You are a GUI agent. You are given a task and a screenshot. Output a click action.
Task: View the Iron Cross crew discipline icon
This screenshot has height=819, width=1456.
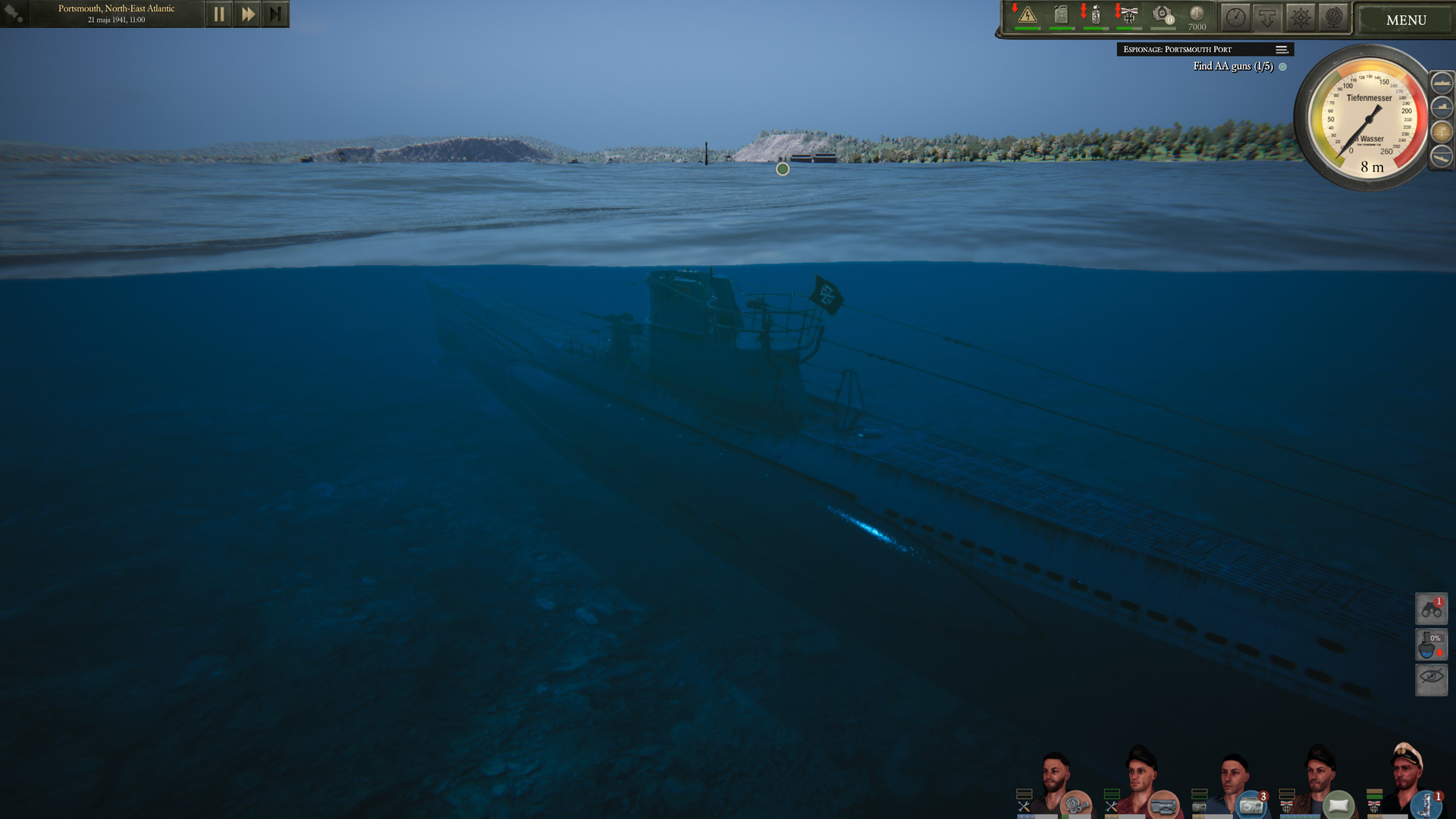point(1128,15)
